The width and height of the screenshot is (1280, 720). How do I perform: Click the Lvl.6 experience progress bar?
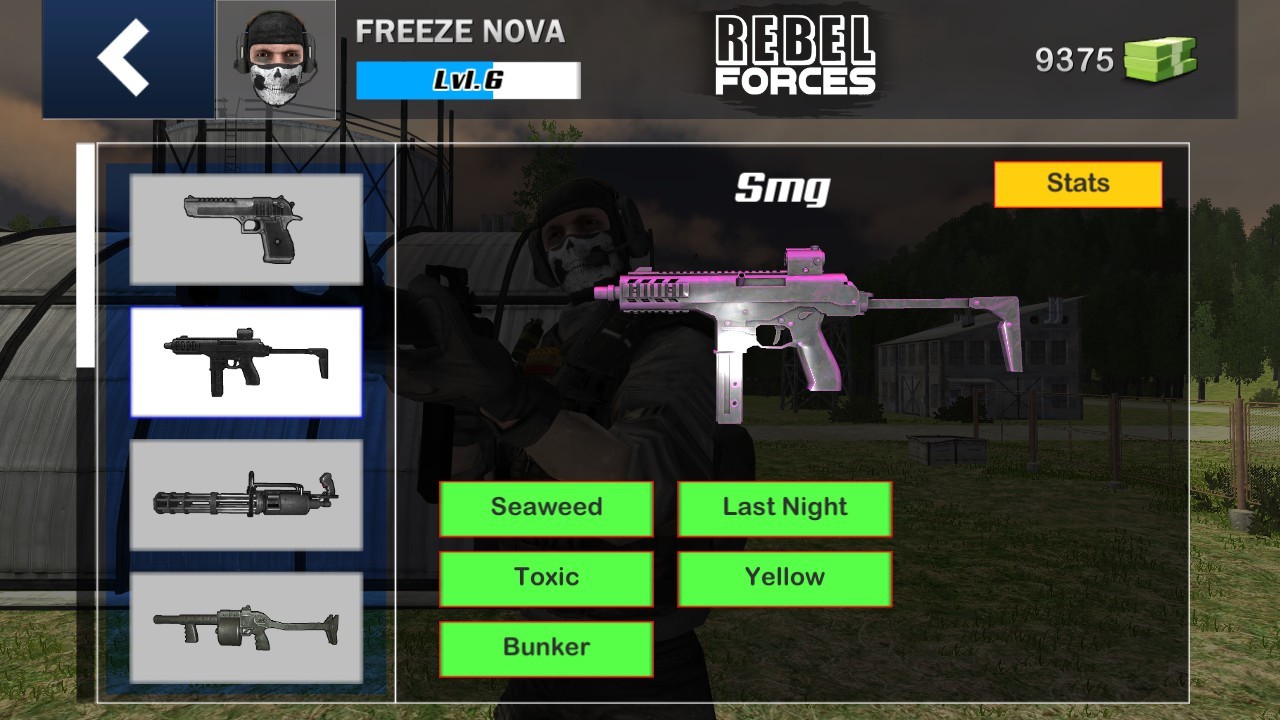(x=467, y=80)
